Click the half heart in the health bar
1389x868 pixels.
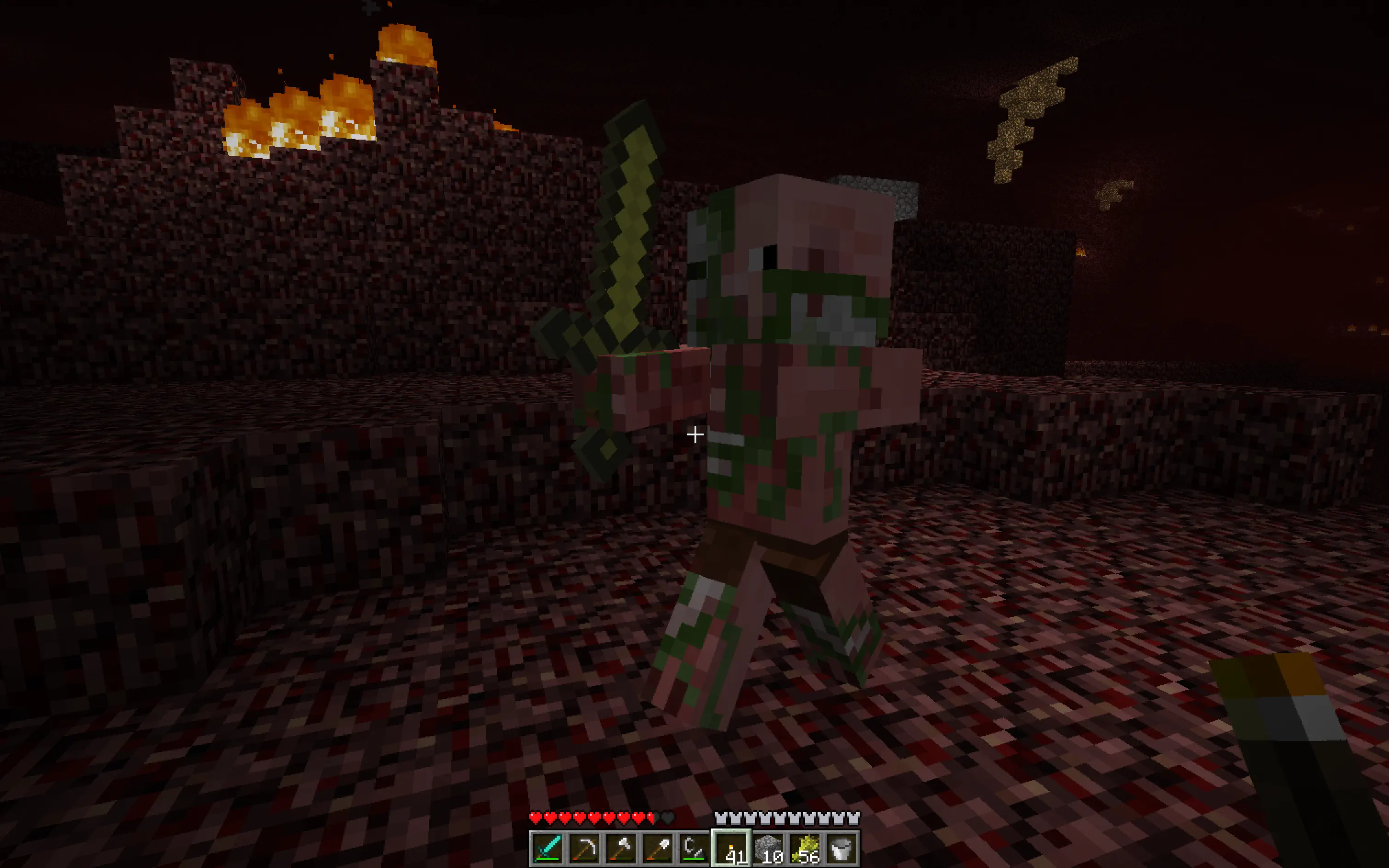[650, 817]
